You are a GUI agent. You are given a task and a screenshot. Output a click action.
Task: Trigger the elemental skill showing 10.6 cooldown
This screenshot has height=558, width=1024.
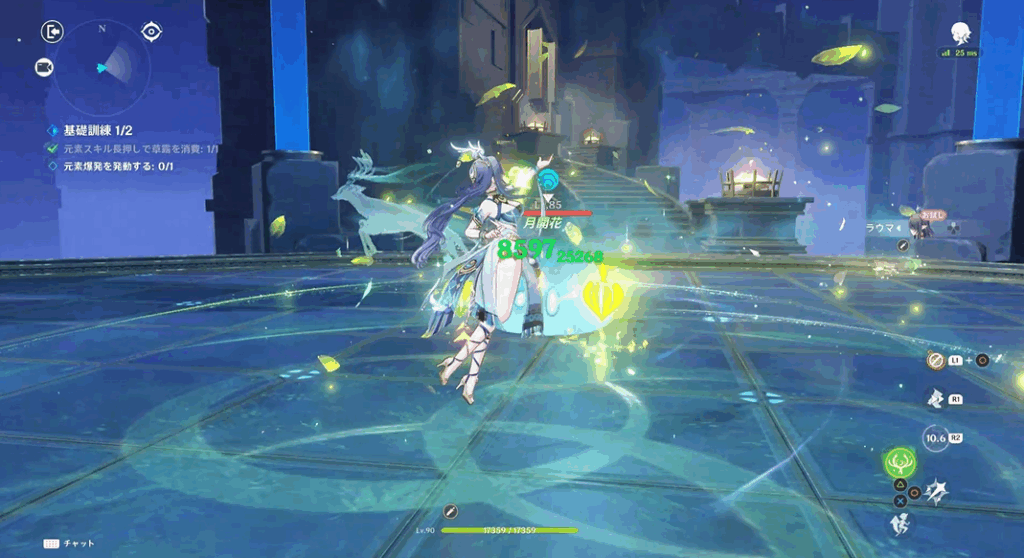(936, 438)
